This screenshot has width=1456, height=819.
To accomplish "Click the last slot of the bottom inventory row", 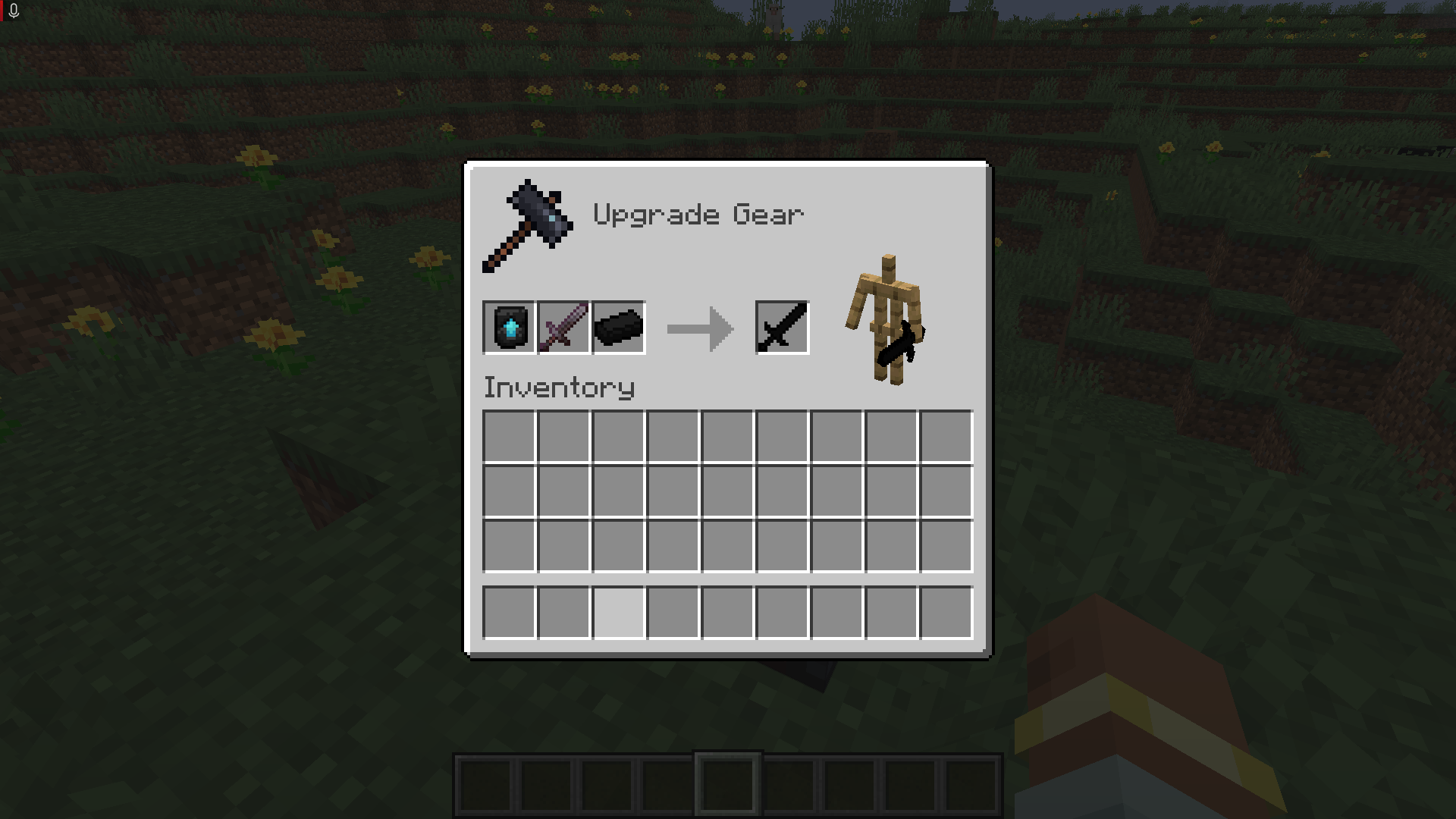I will (946, 613).
